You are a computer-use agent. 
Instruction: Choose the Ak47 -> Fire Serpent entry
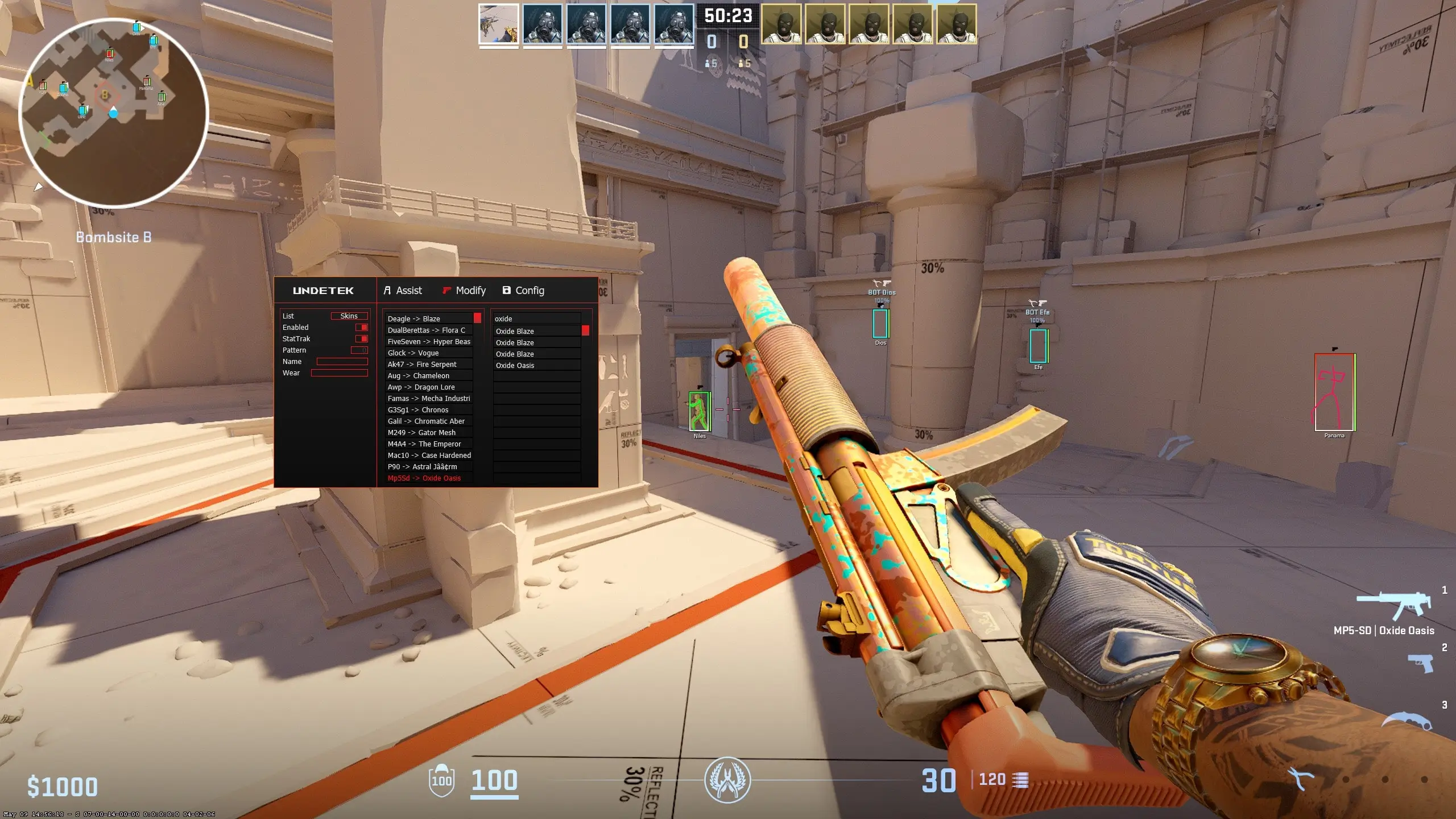429,365
